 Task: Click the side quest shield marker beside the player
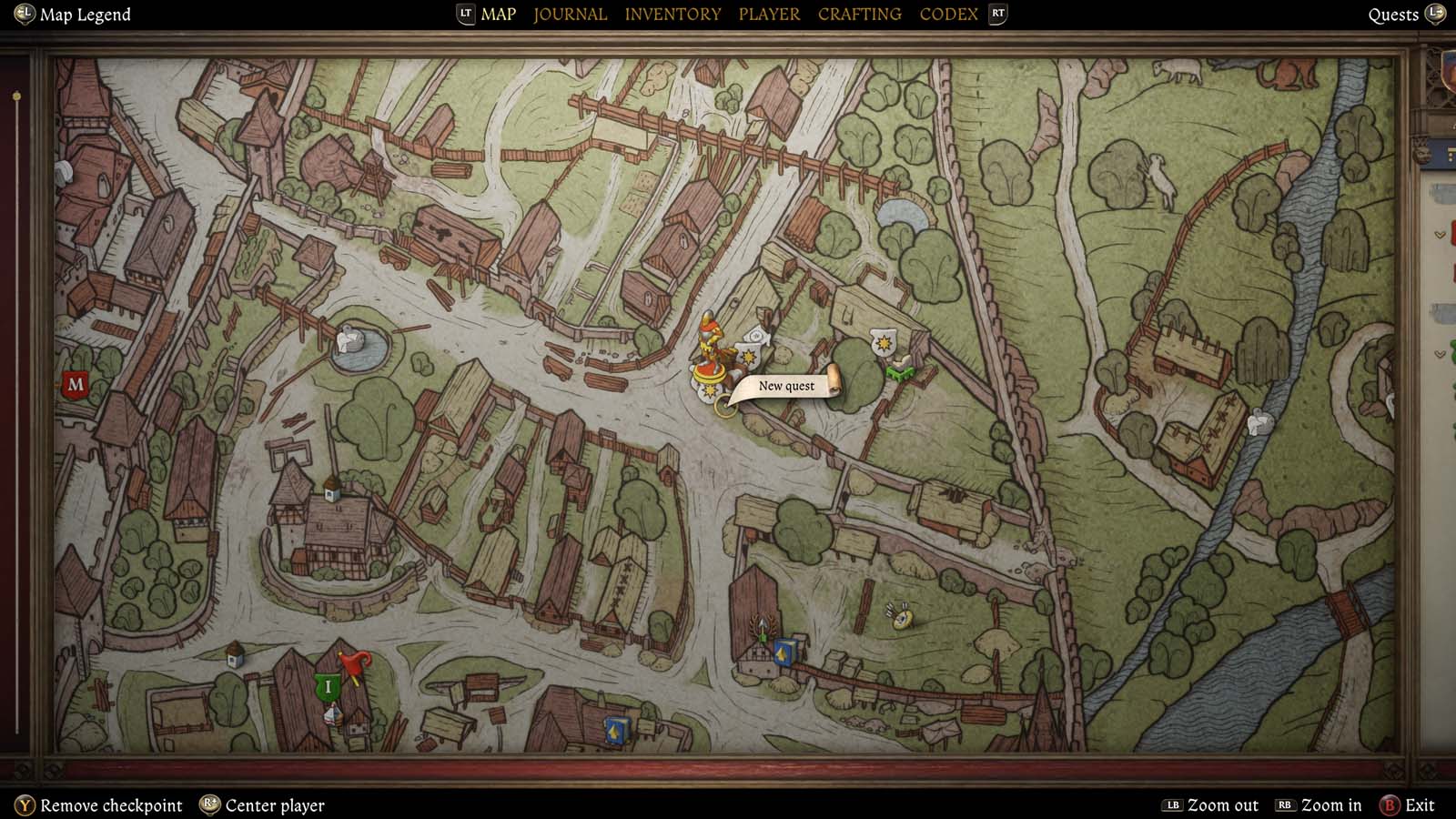(747, 357)
